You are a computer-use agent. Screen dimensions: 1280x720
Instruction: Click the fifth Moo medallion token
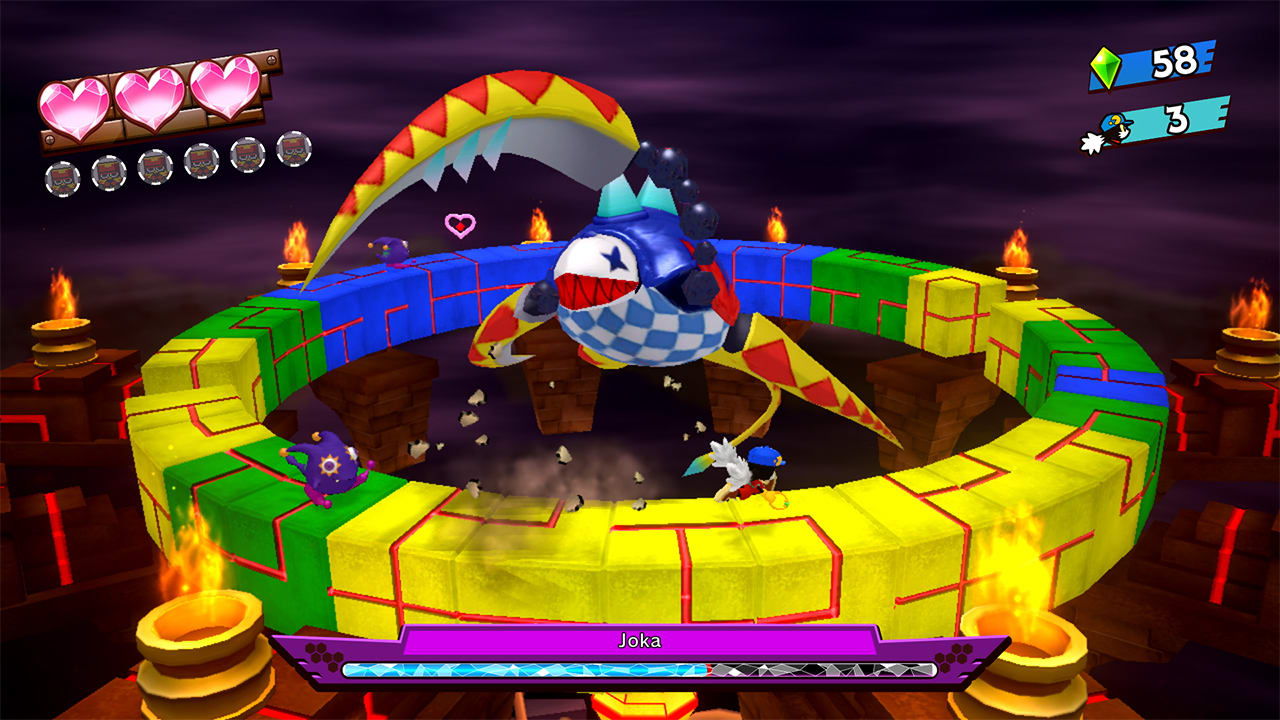click(x=246, y=156)
